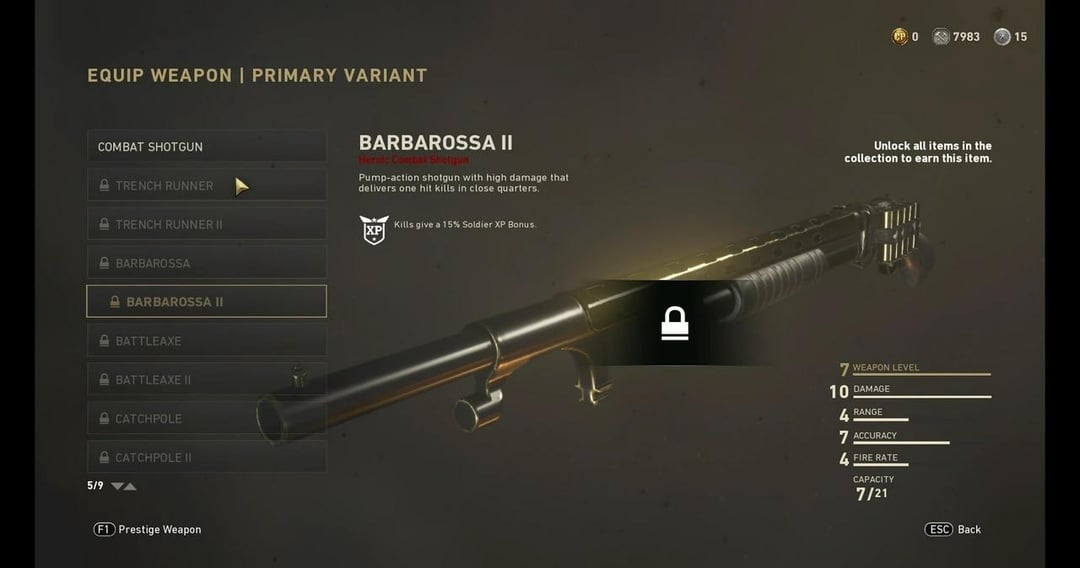
Task: Click the Prestige Weapon option
Action: pos(148,529)
